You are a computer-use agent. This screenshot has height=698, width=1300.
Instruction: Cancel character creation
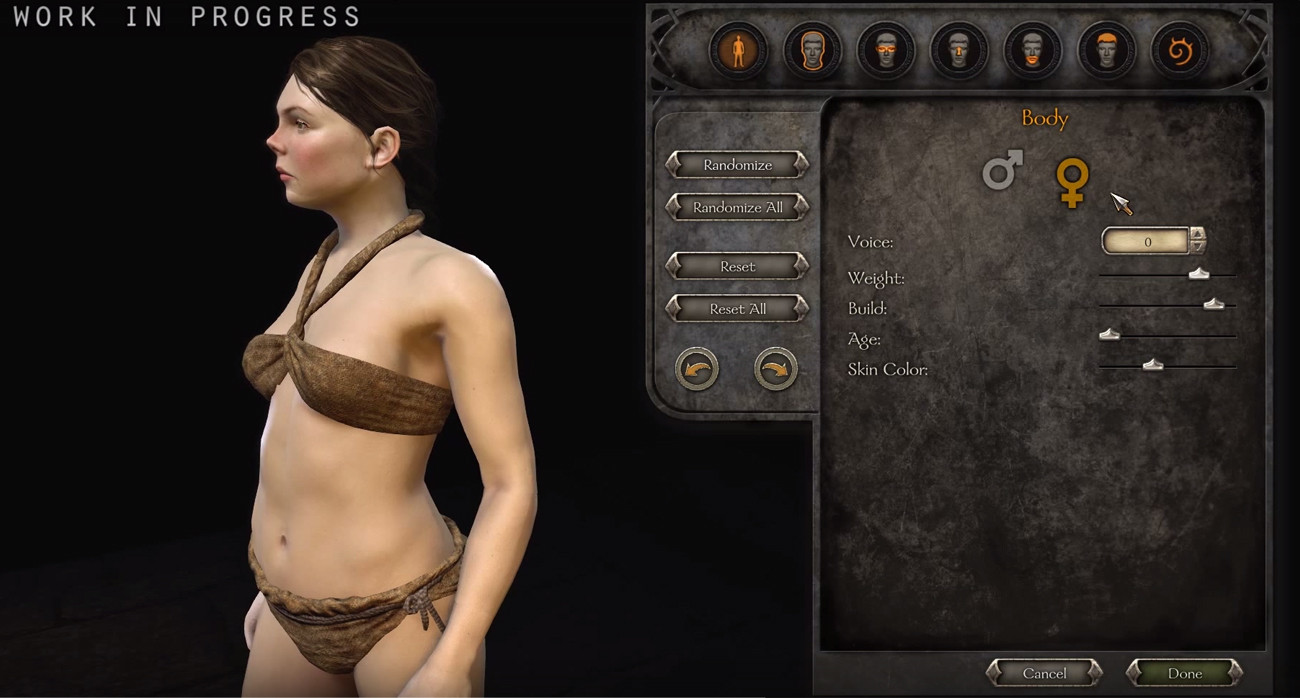click(x=1044, y=673)
